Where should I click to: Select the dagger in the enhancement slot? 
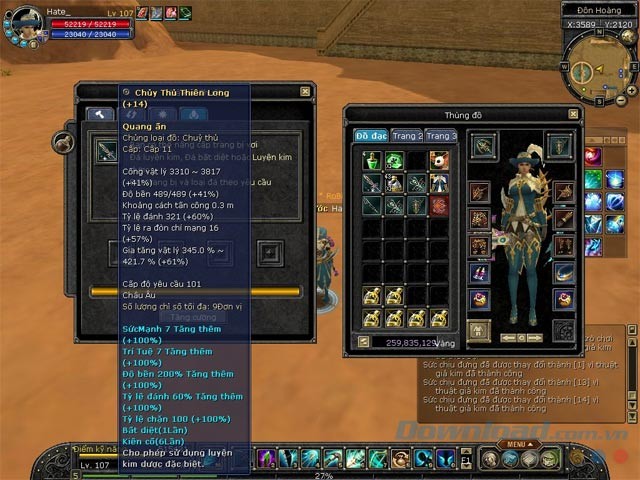105,151
